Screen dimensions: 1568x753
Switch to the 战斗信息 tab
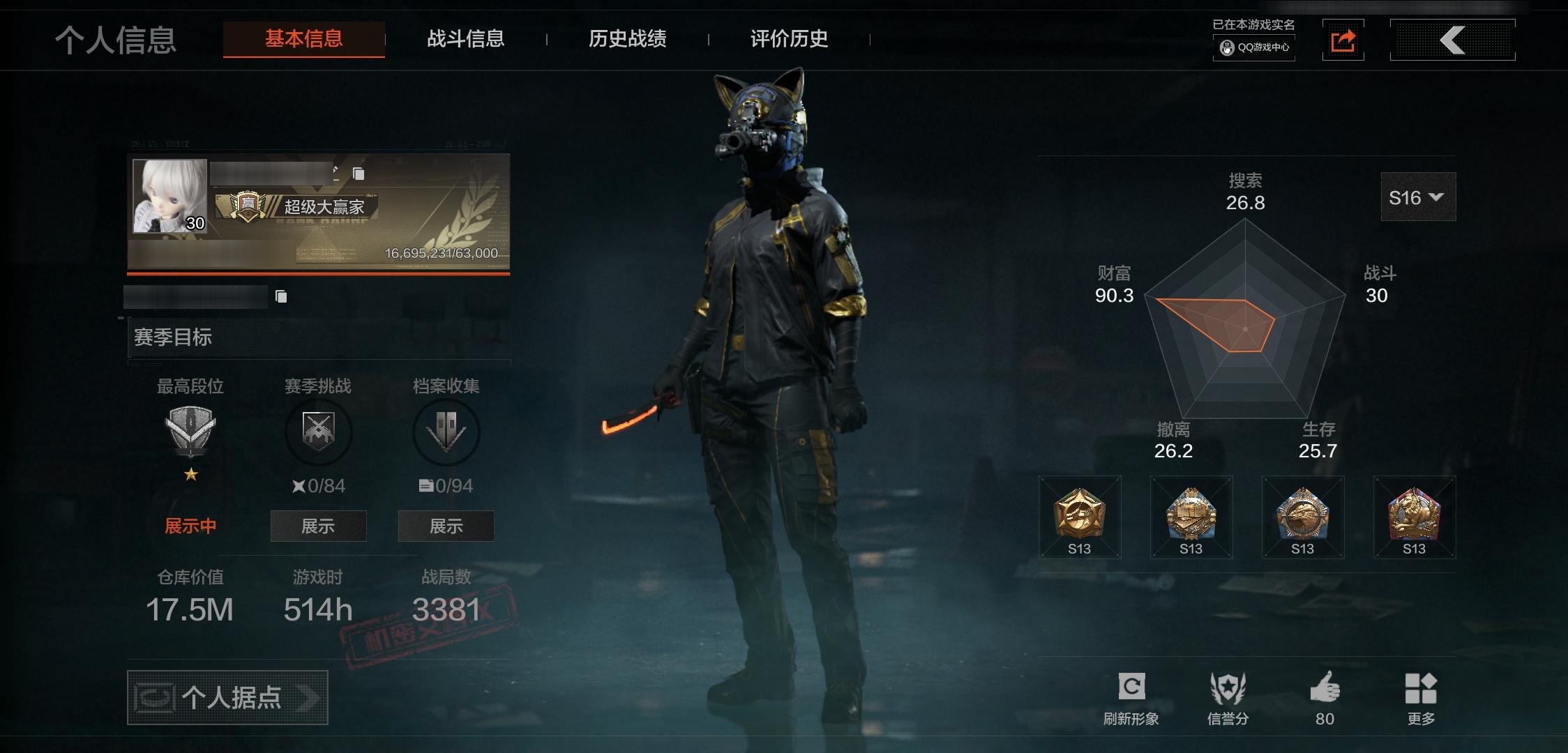coord(465,40)
